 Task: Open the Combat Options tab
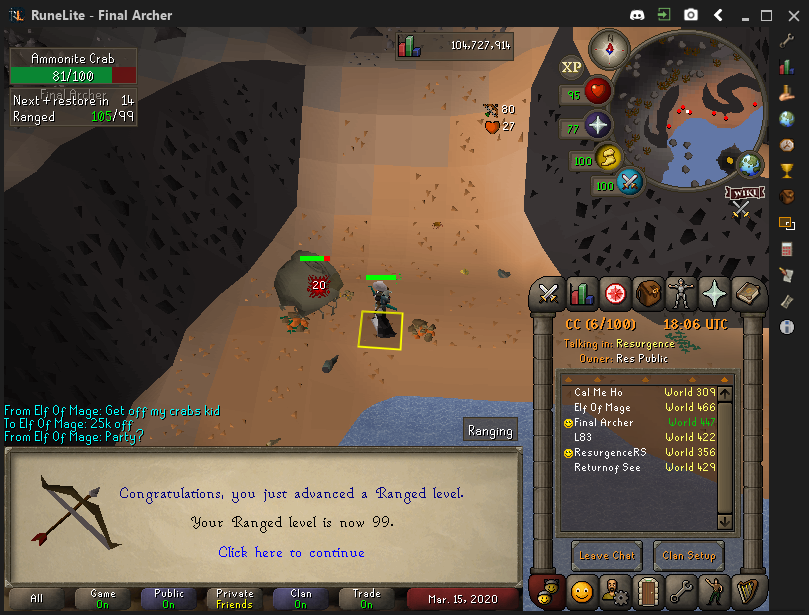[x=549, y=293]
